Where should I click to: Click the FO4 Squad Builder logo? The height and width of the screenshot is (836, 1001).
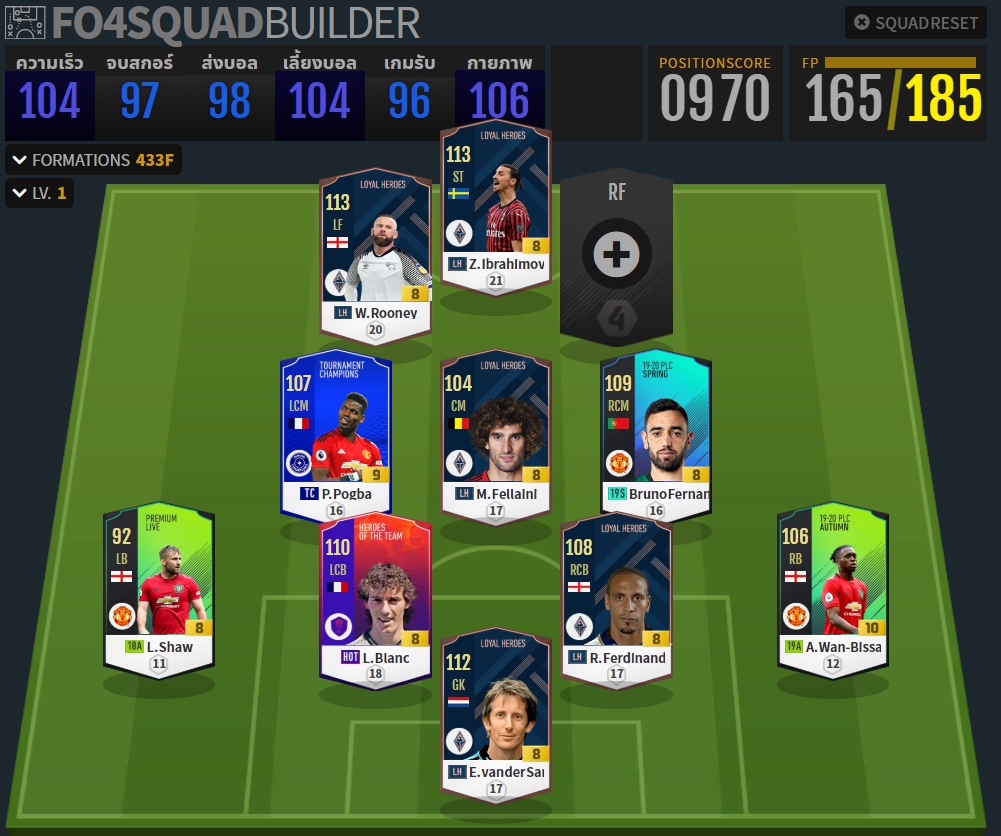212,21
